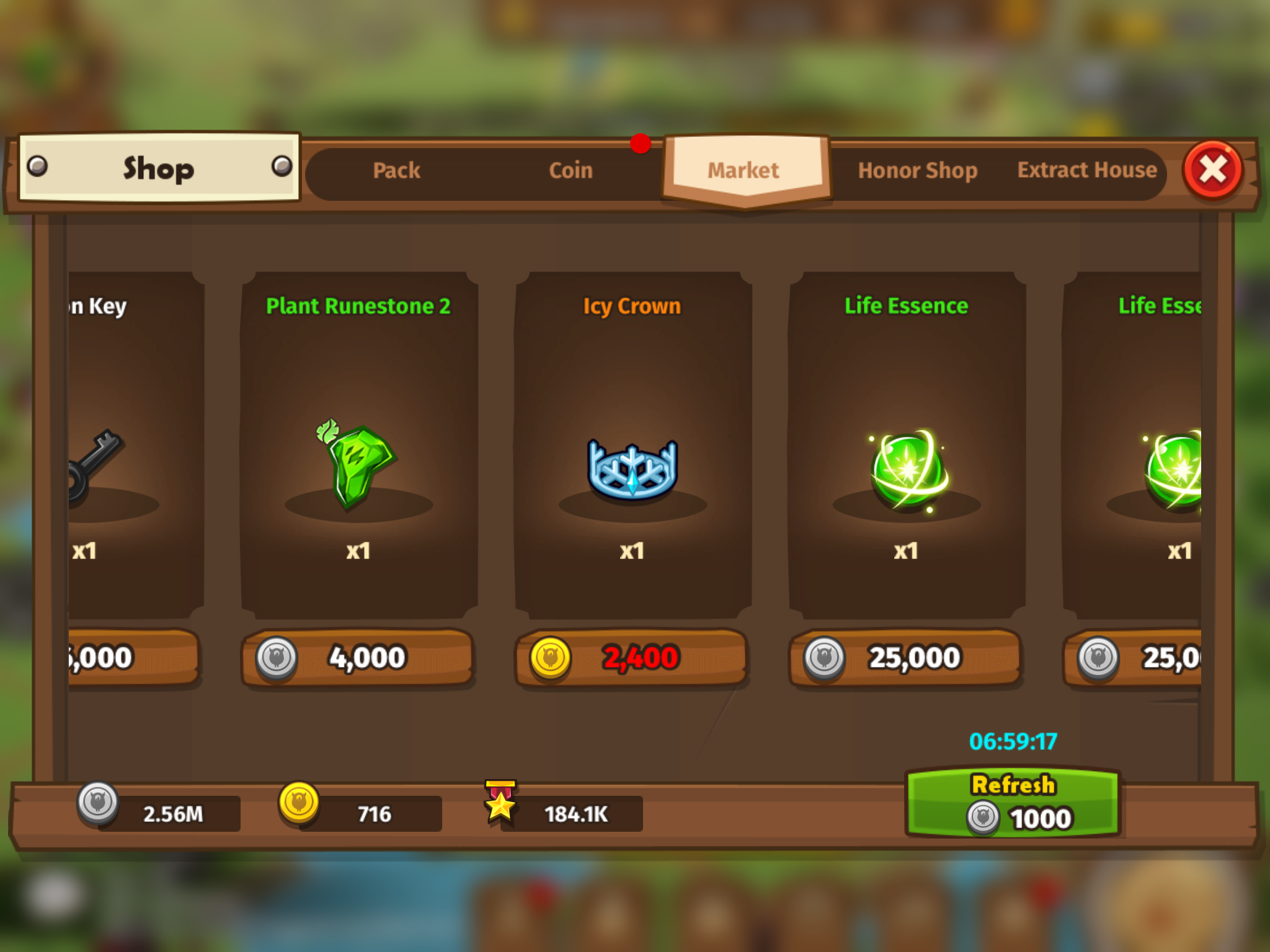
Task: Open the Coin tab
Action: (x=571, y=170)
